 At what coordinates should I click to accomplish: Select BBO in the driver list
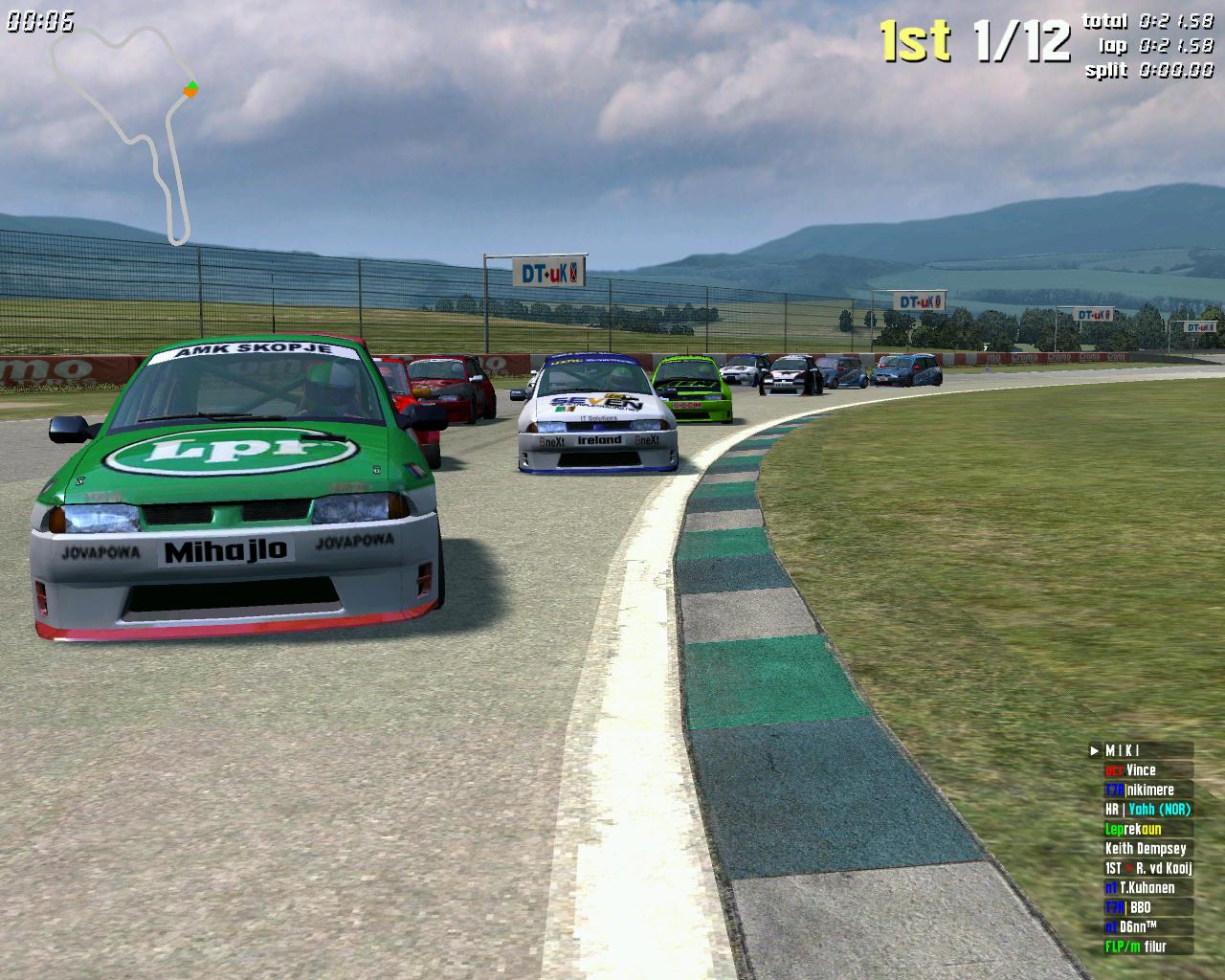(1141, 907)
